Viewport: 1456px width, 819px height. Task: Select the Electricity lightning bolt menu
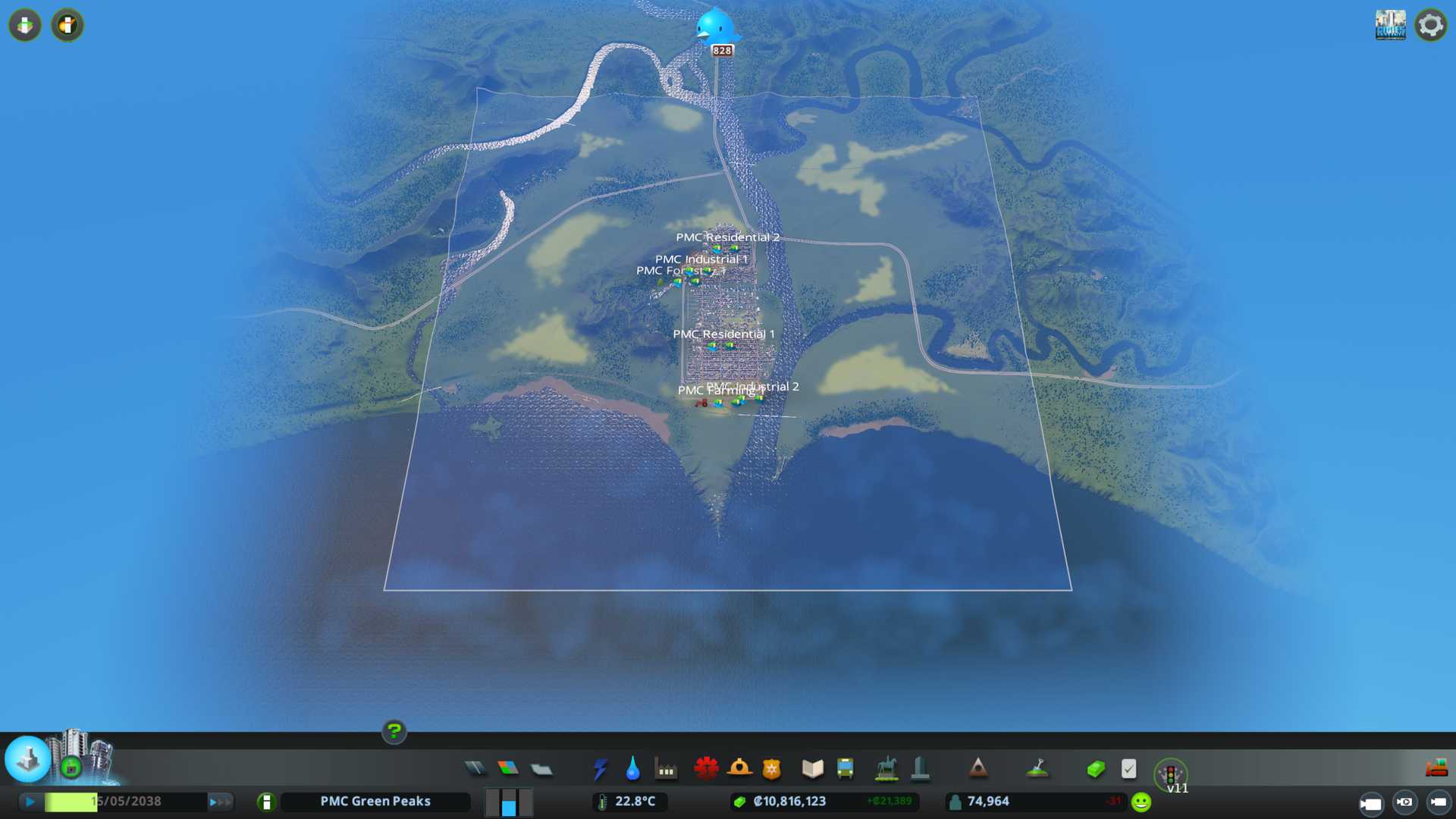600,769
